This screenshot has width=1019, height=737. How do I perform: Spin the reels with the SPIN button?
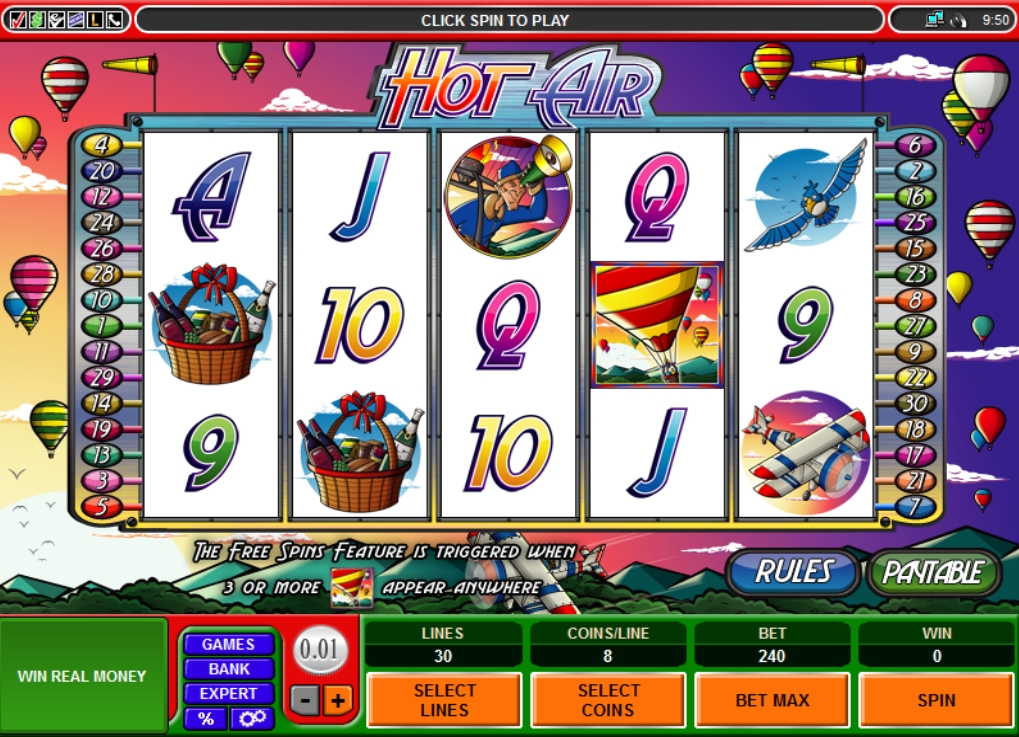936,700
